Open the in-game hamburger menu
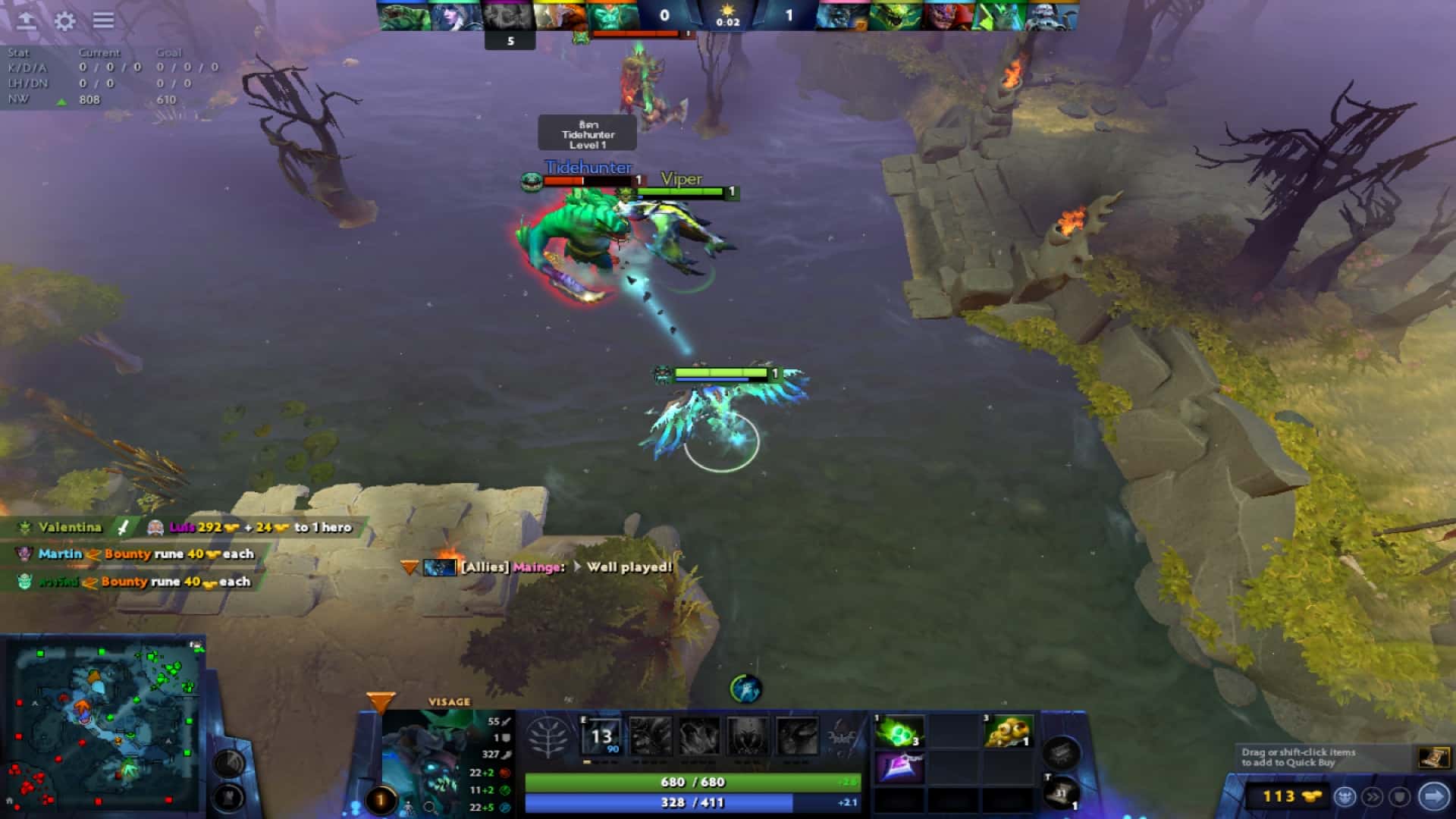The image size is (1456, 819). click(105, 21)
